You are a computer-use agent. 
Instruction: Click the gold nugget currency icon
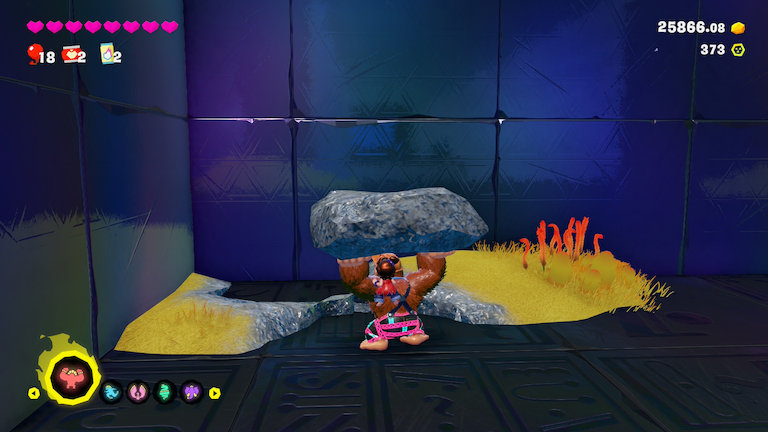[739, 27]
